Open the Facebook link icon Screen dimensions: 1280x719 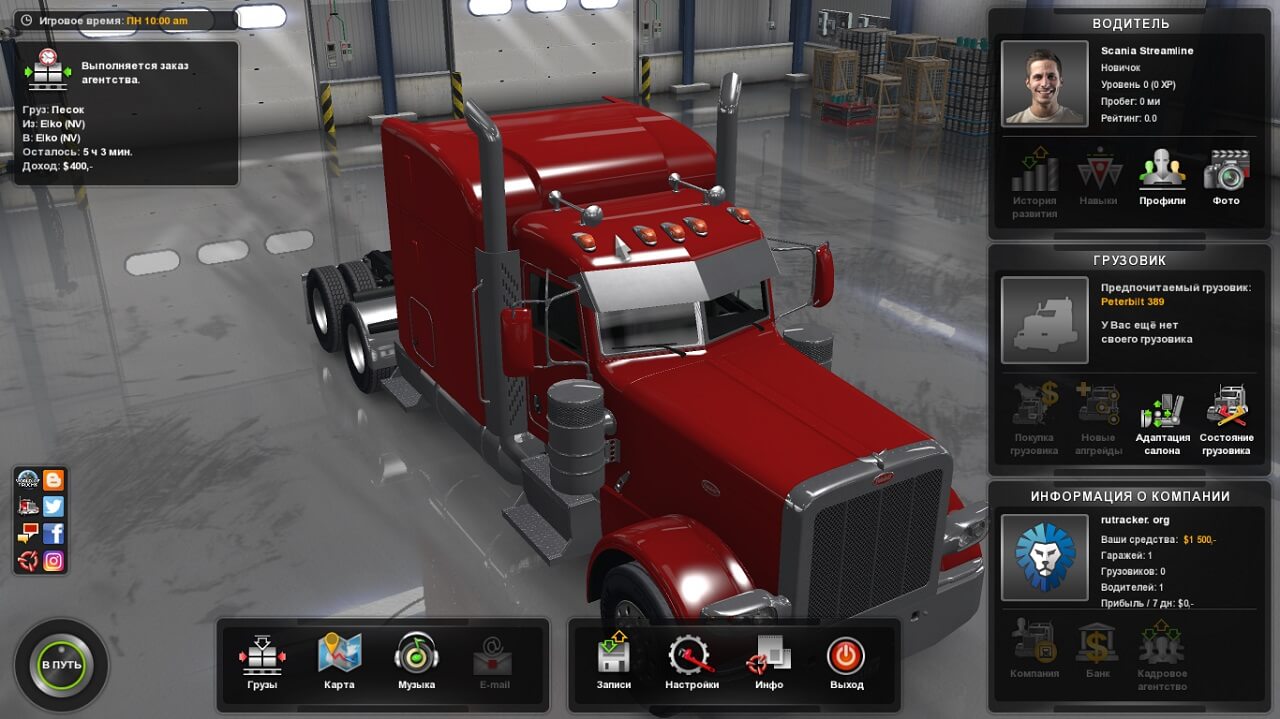[x=54, y=534]
